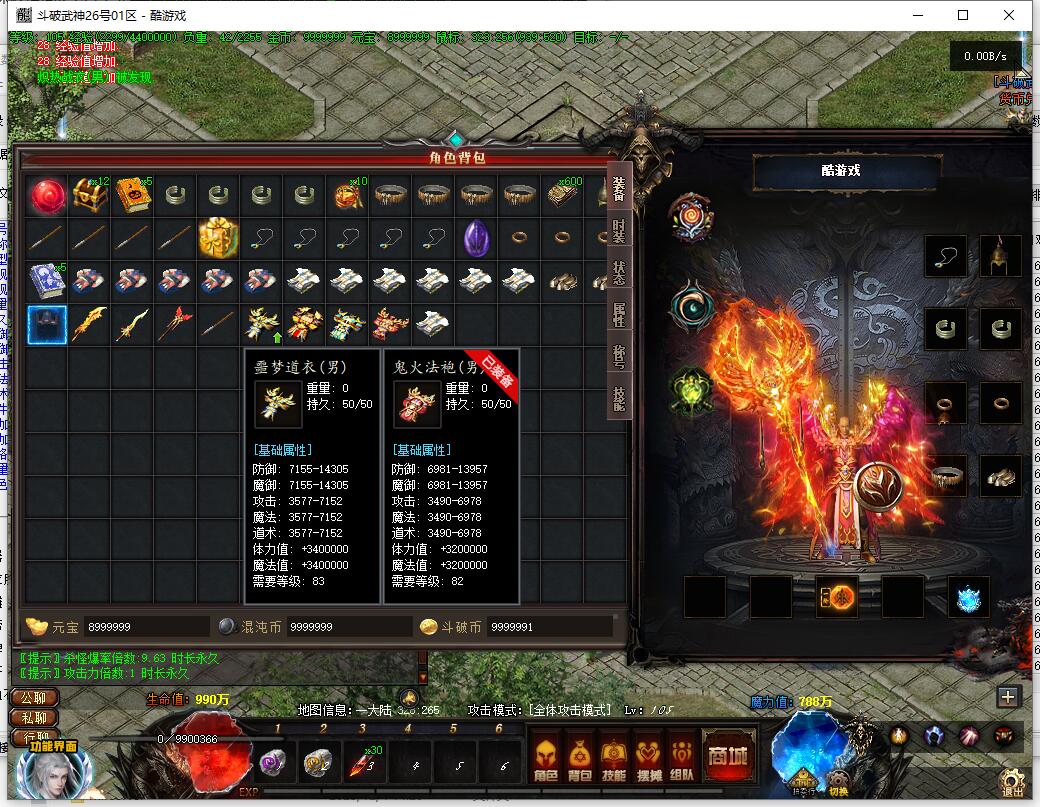Select the blue spellbook stack x5
Screen dimensions: 1040x807
tap(47, 281)
